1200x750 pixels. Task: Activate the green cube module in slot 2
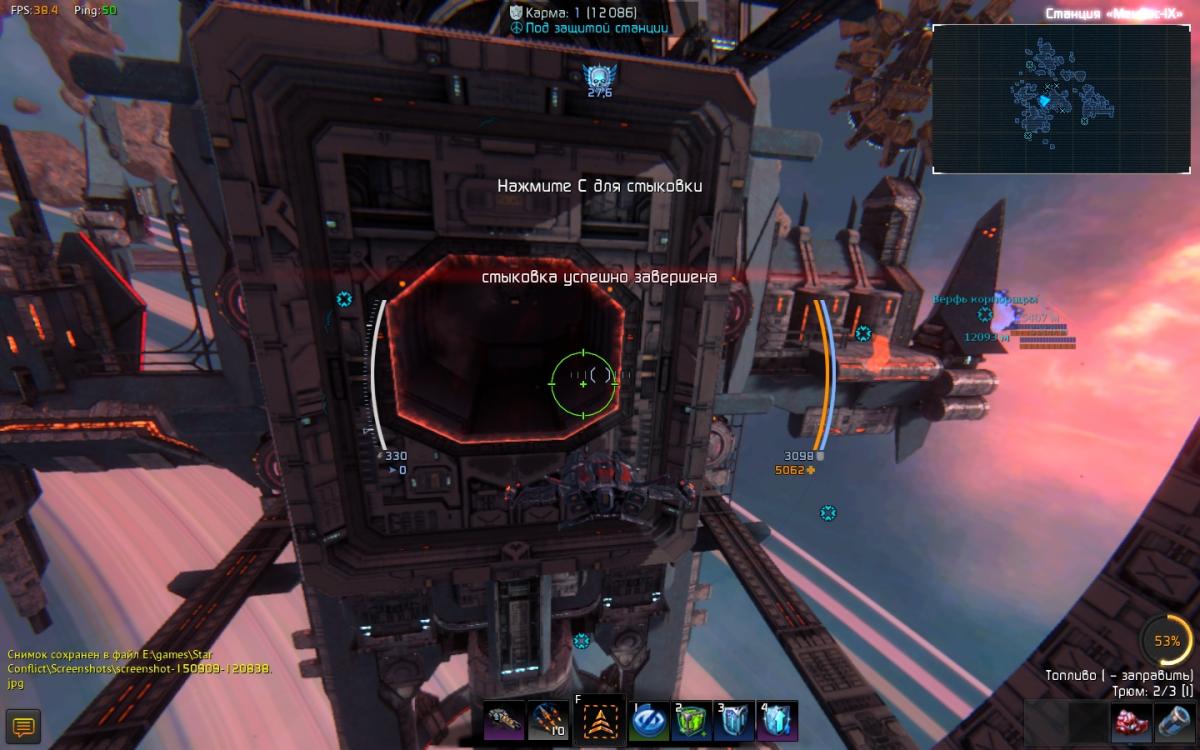coord(692,721)
